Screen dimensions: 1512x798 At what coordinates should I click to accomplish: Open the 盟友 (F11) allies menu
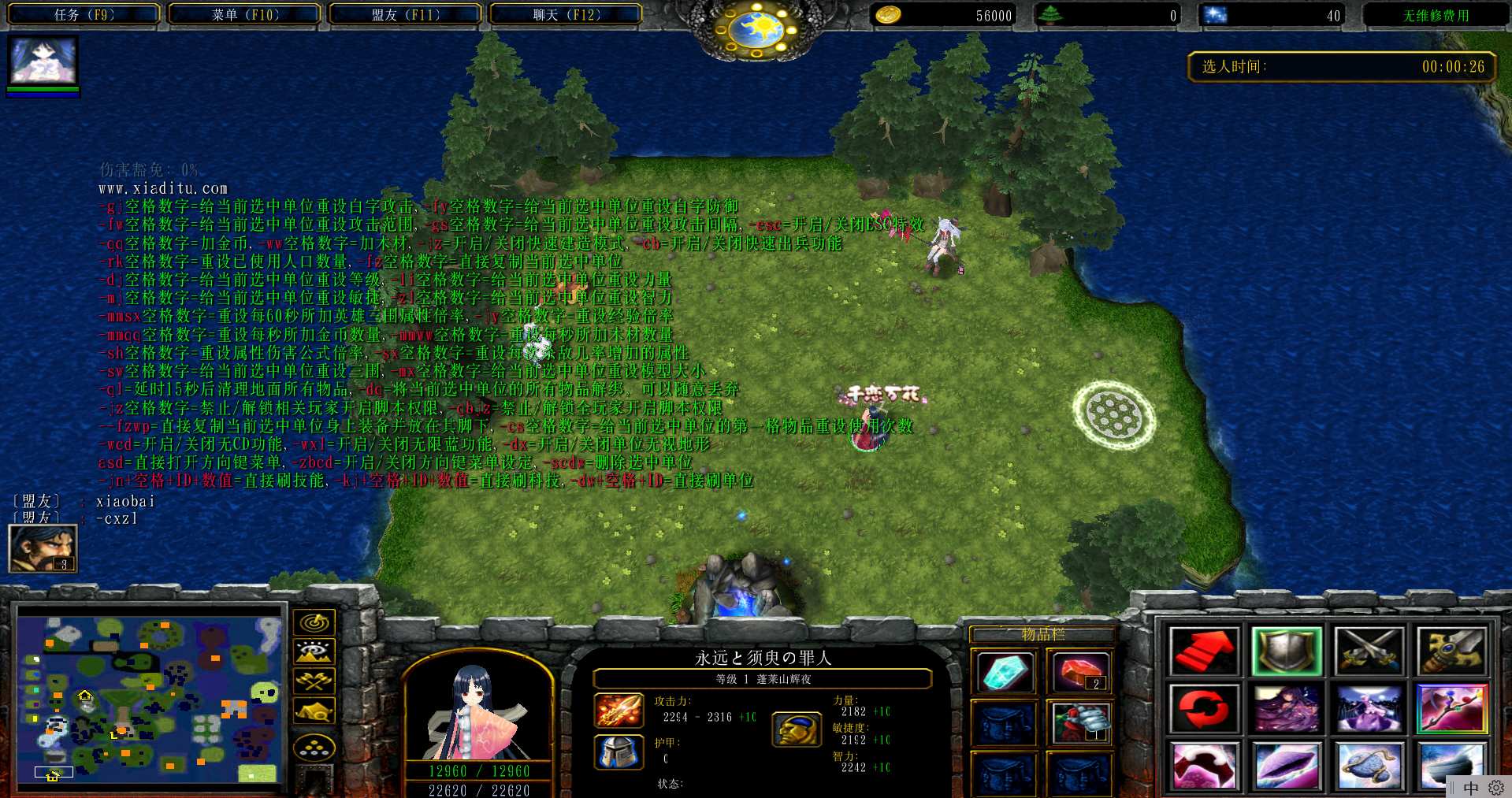405,15
